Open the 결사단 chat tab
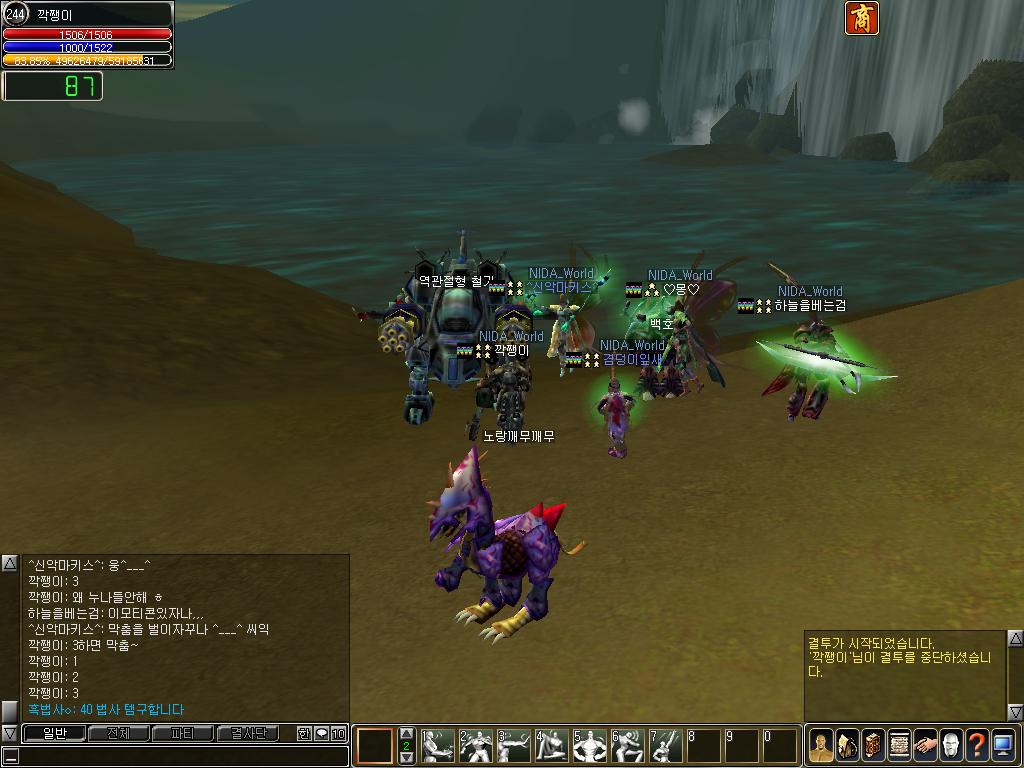The height and width of the screenshot is (768, 1024). [248, 733]
